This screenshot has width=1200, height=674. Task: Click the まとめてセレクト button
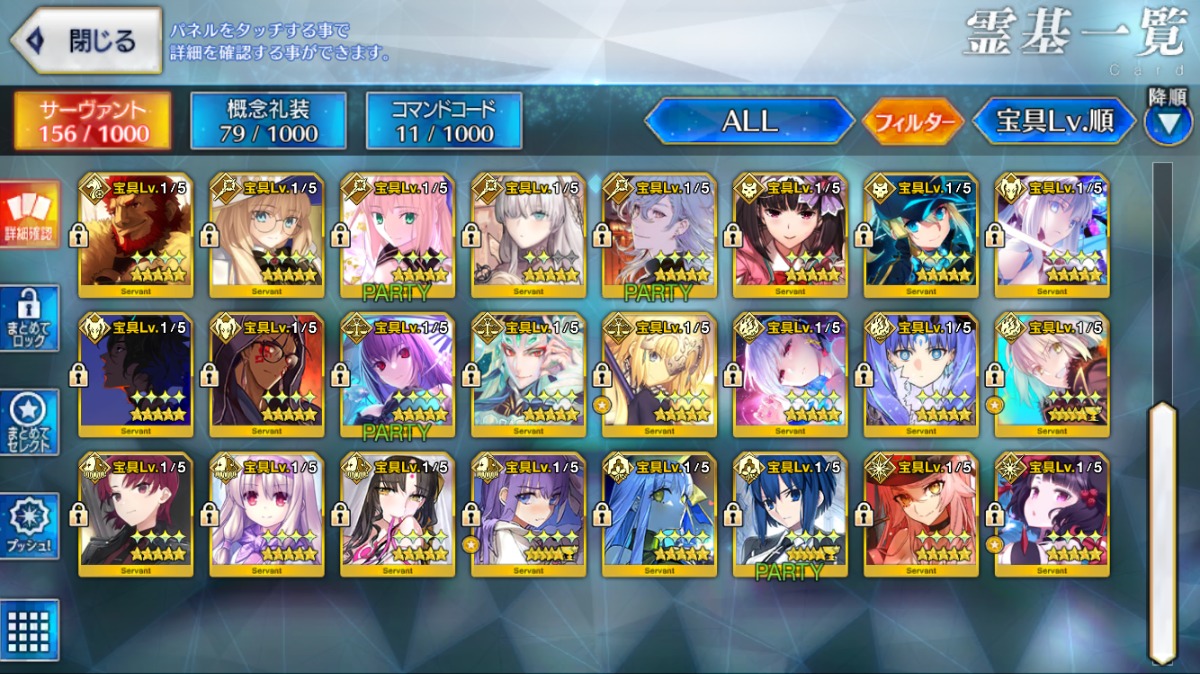(x=30, y=423)
